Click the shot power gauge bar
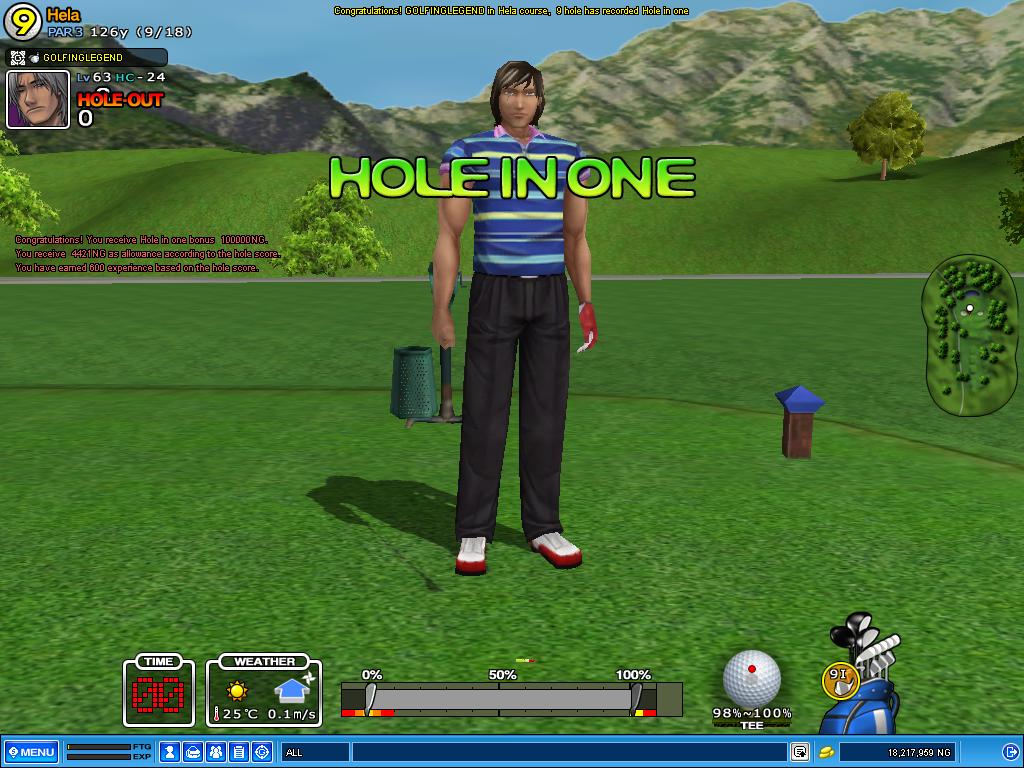Viewport: 1024px width, 768px height. click(x=510, y=699)
